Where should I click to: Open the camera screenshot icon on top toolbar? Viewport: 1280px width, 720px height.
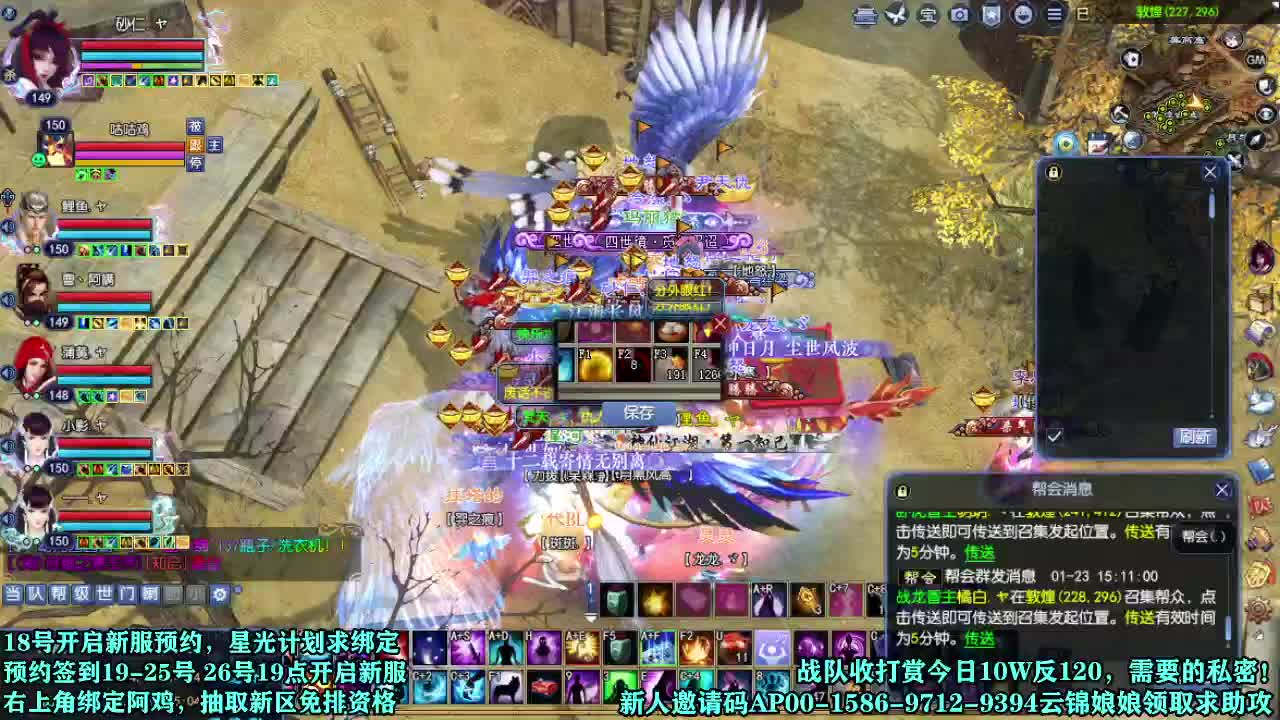coord(959,15)
